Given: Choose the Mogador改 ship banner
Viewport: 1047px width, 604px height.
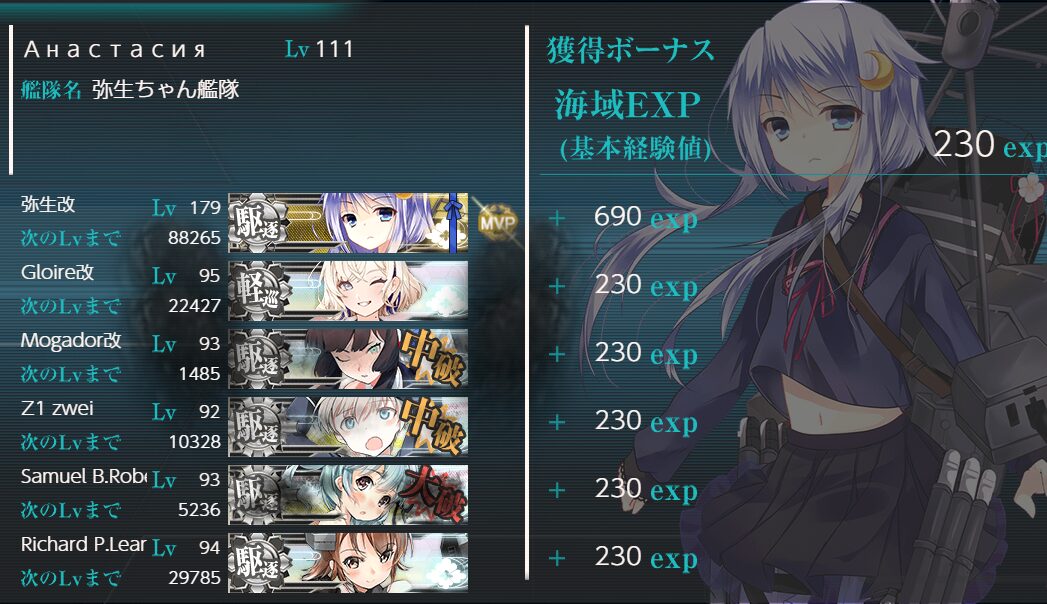Looking at the screenshot, I should pyautogui.click(x=348, y=358).
